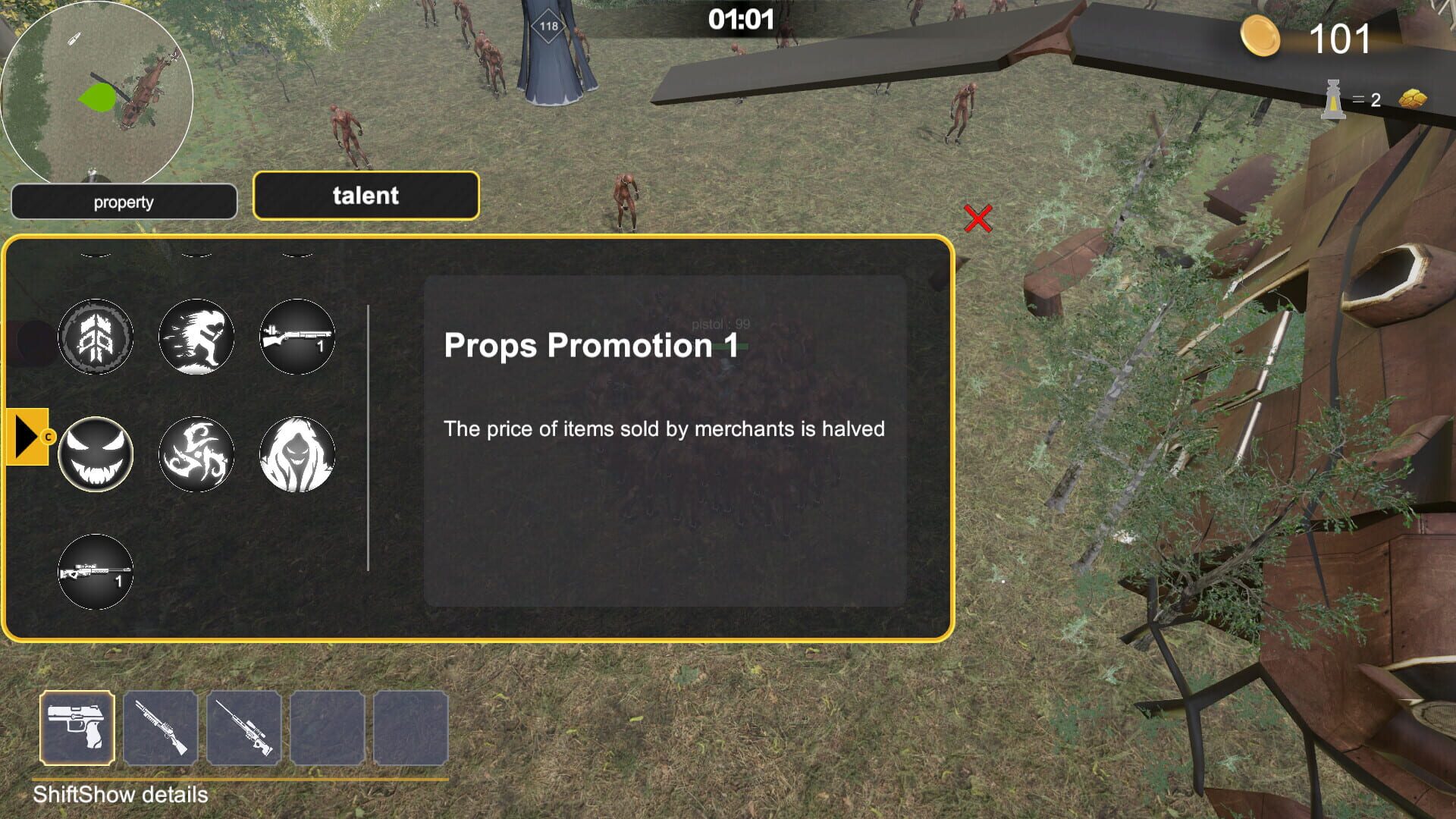Select the rune arrows talent icon
Screen dimensions: 1456x819
pyautogui.click(x=96, y=337)
